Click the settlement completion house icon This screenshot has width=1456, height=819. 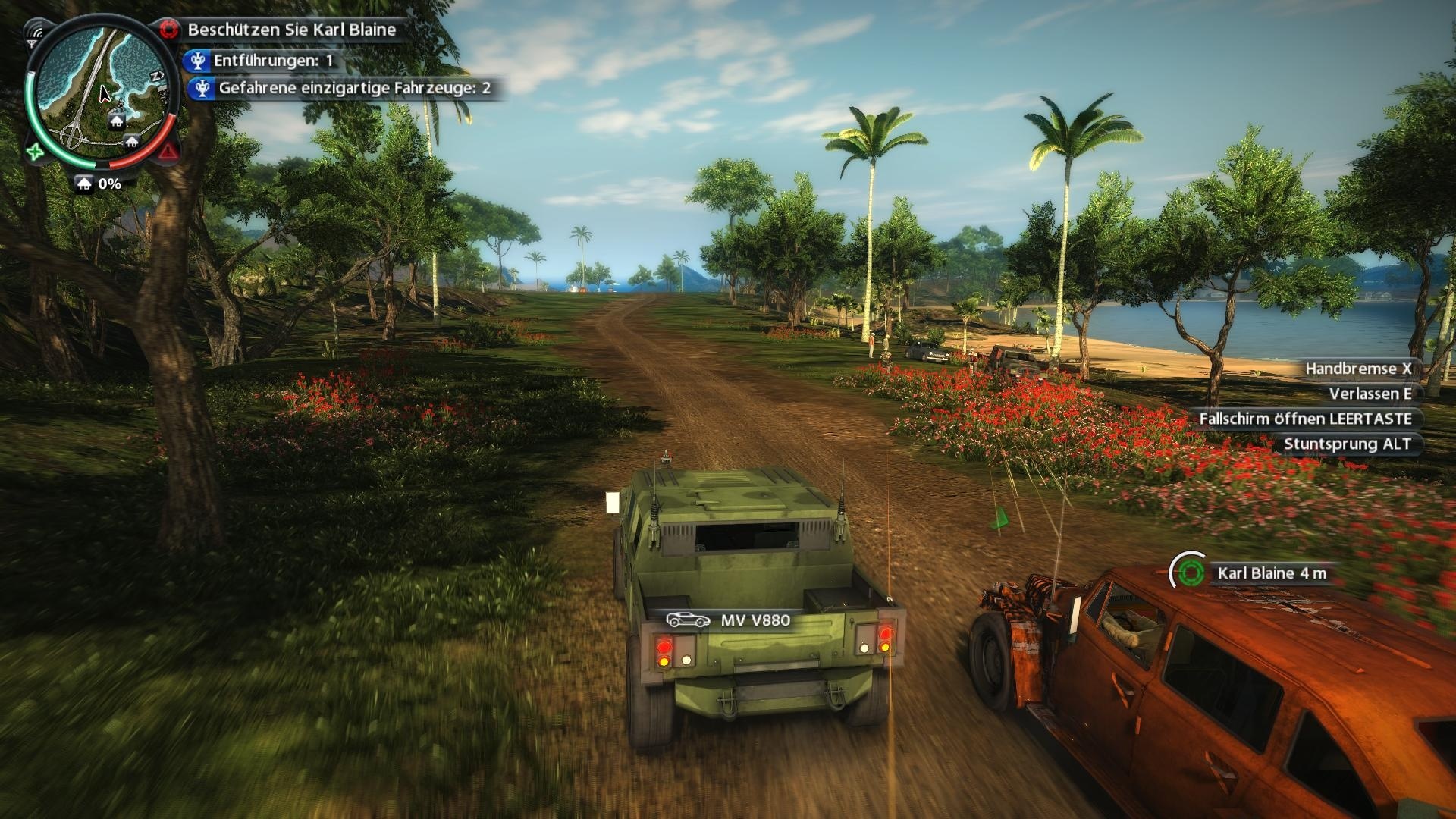(x=84, y=184)
